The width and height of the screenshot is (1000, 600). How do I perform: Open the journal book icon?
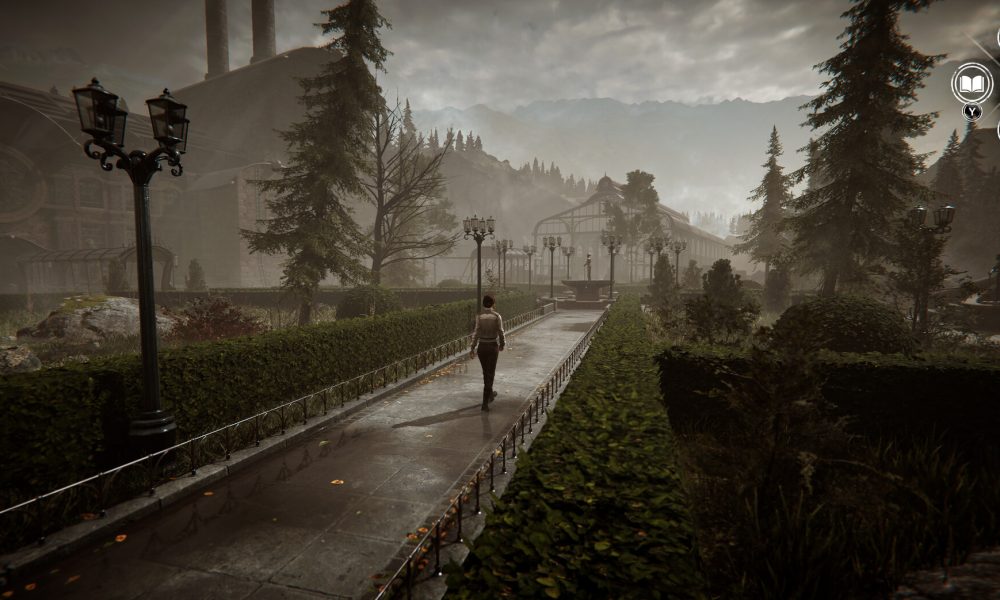pos(971,84)
